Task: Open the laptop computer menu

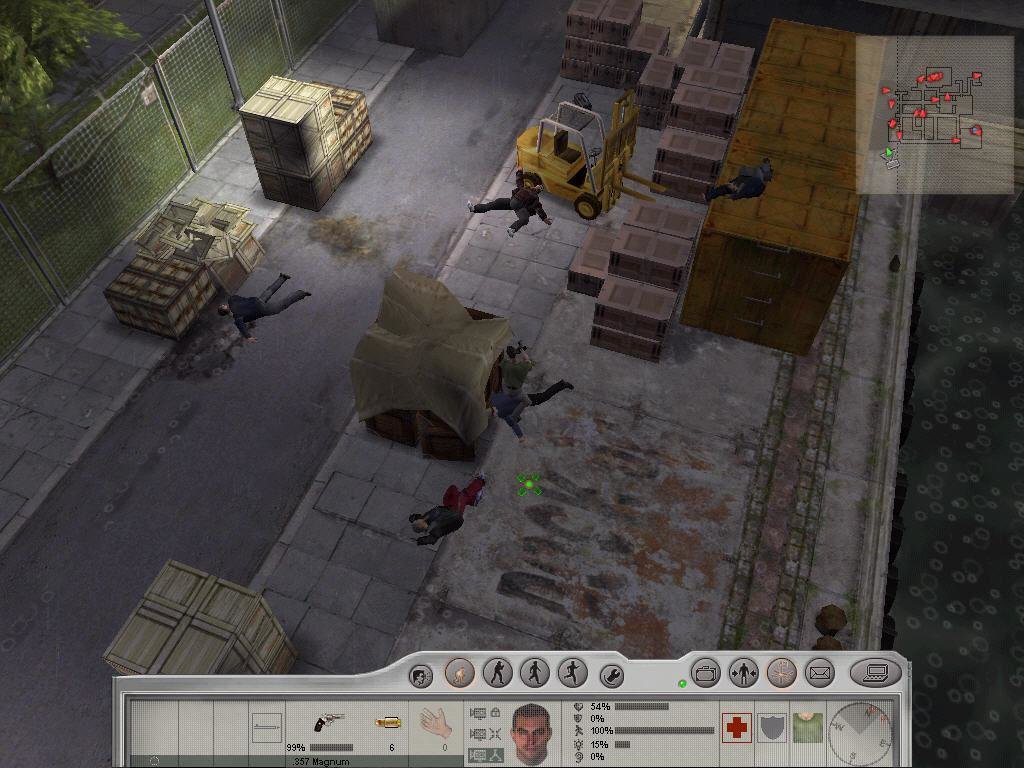Action: click(875, 673)
